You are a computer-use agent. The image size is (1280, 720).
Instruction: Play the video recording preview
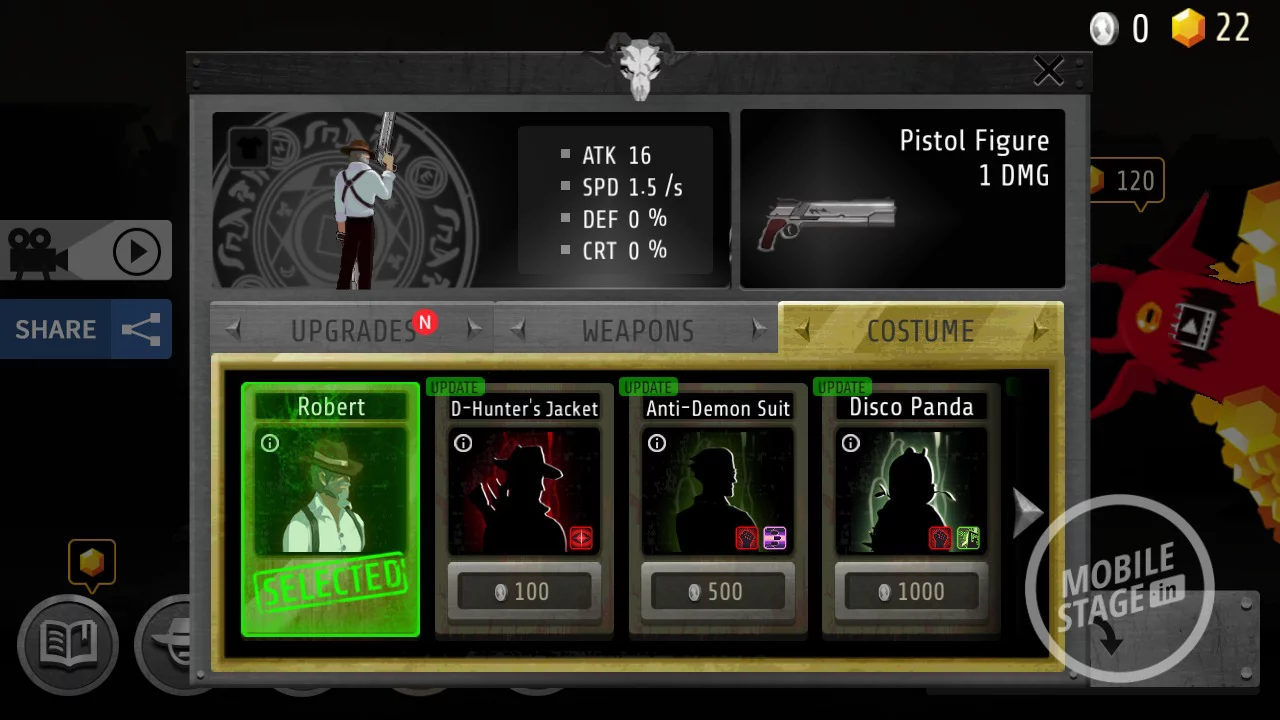pos(137,251)
